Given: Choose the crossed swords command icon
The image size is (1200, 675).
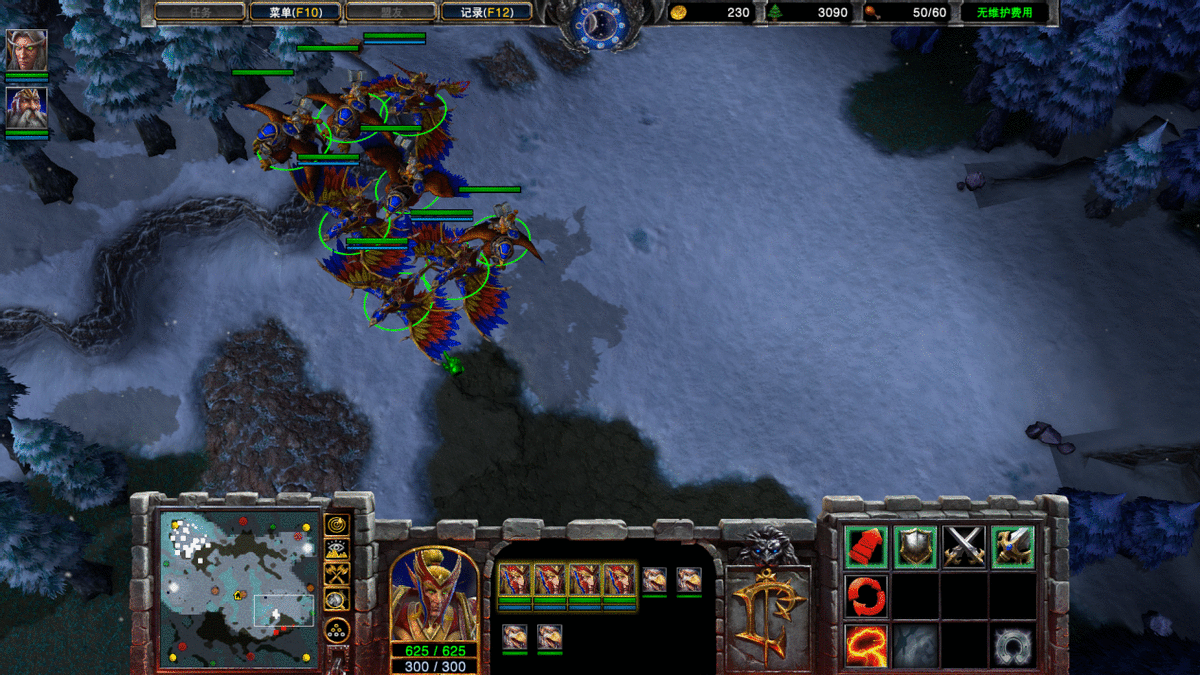Looking at the screenshot, I should pyautogui.click(x=964, y=547).
